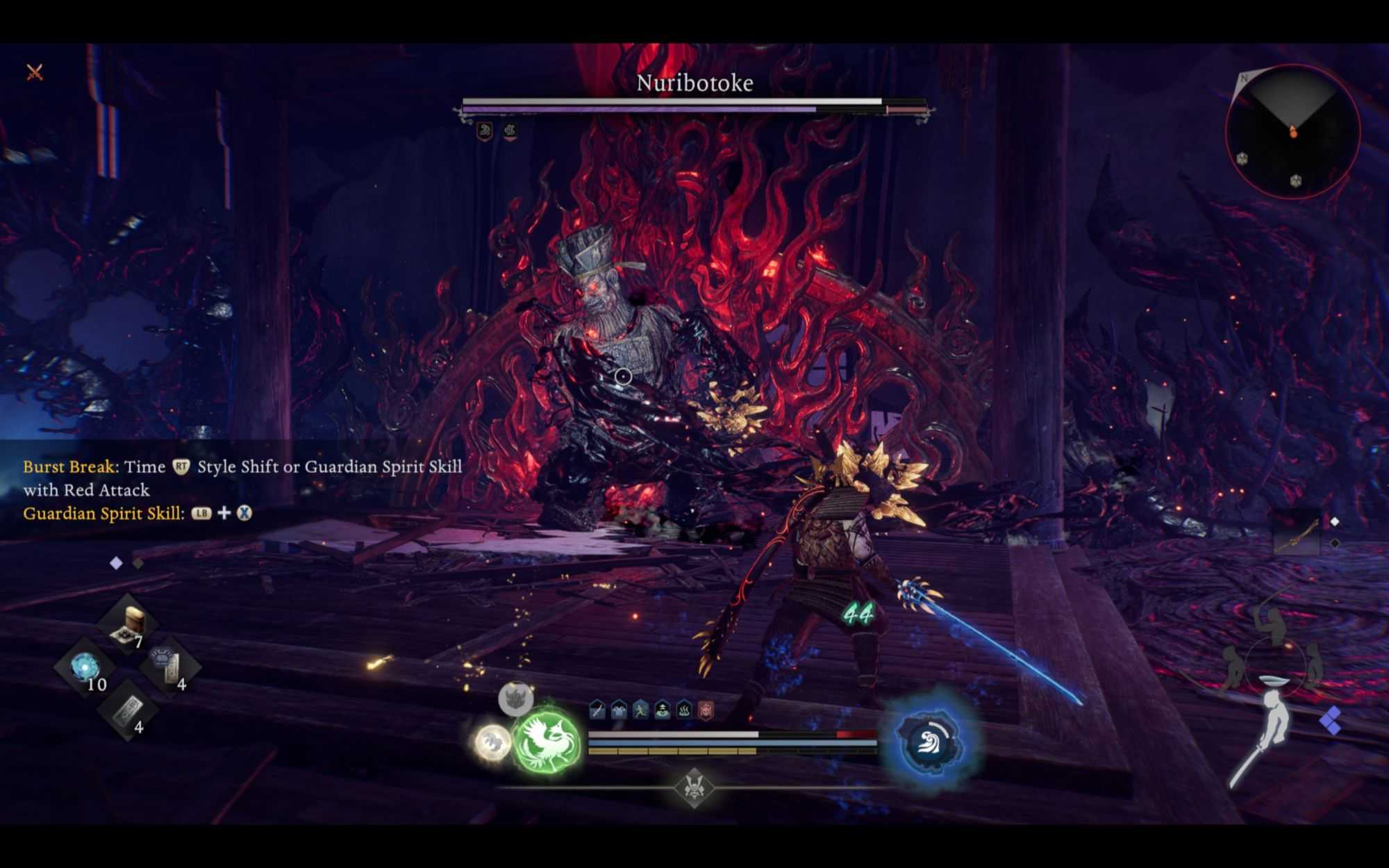
Task: Click the first status icon under Nuribotoke's health bar
Action: point(485,131)
